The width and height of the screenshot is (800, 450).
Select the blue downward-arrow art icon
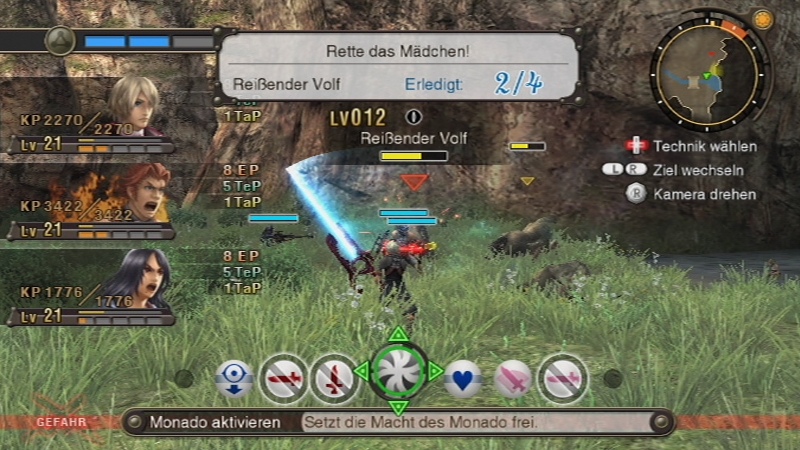point(235,378)
